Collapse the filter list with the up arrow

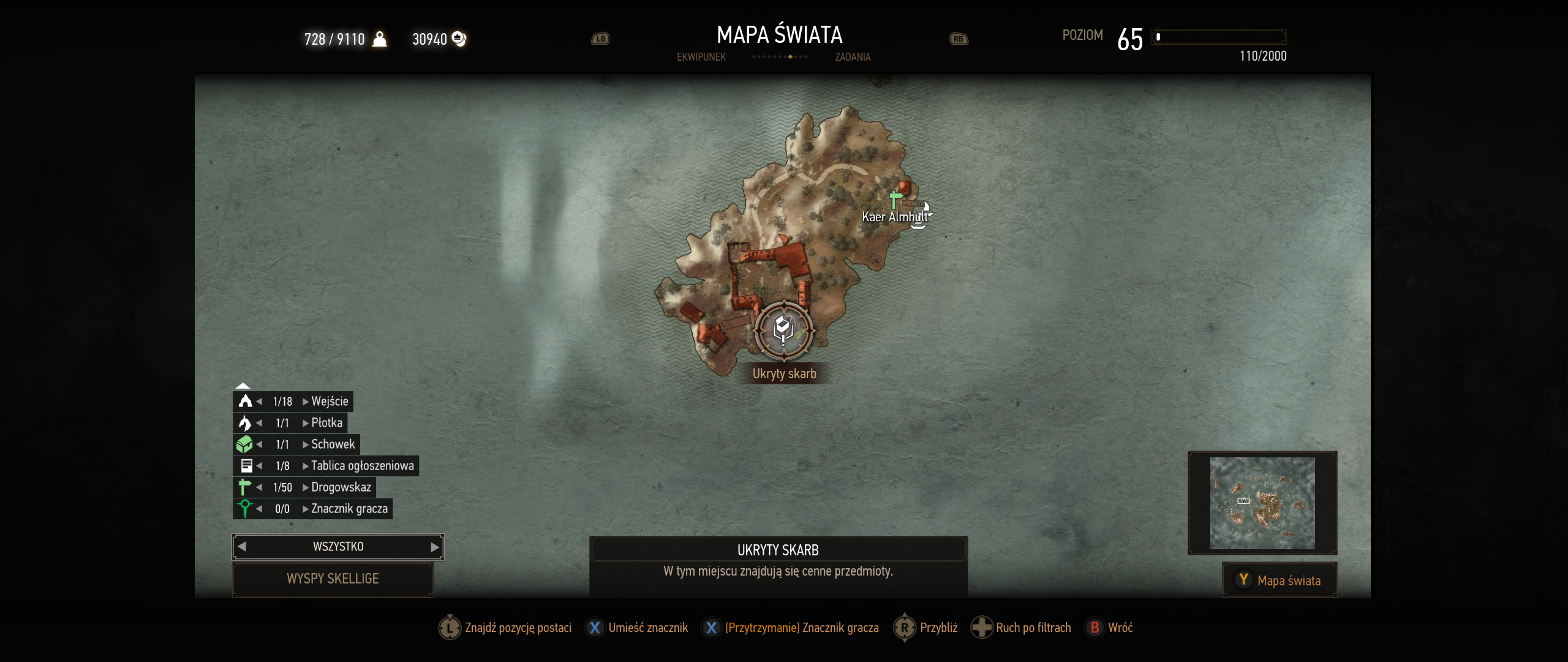[x=243, y=386]
